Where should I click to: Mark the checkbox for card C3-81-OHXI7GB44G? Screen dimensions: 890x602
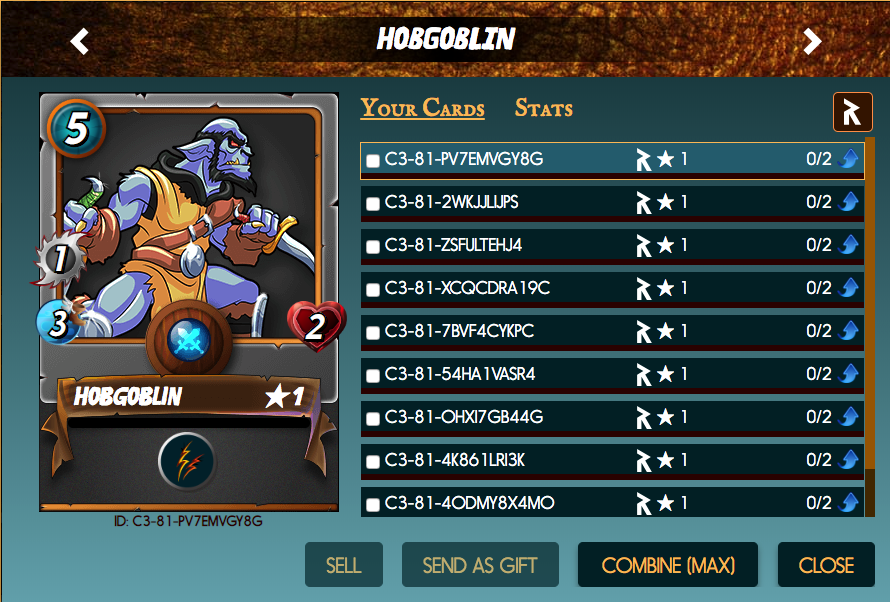(x=373, y=418)
